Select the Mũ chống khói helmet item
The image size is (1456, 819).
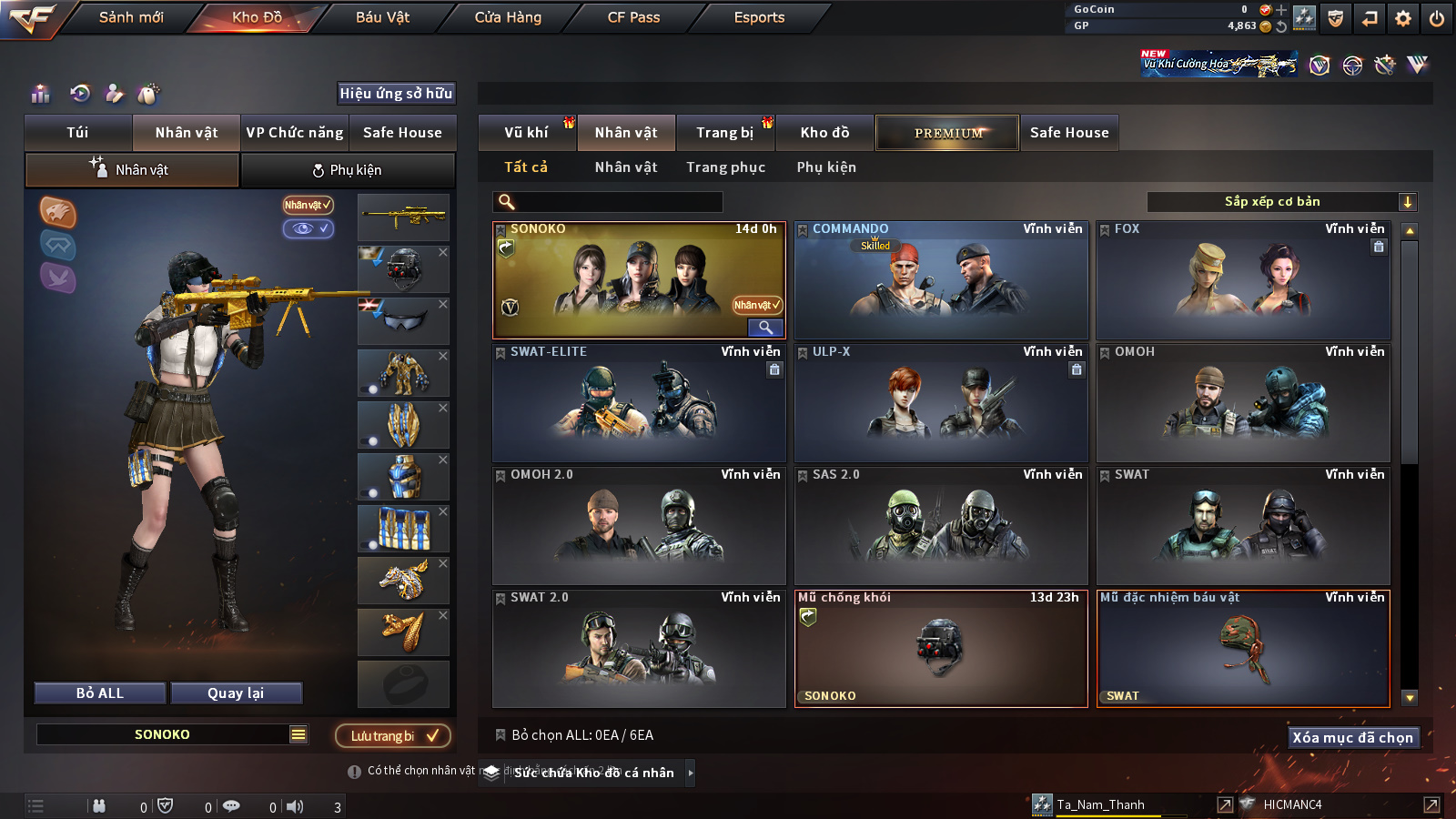(941, 649)
